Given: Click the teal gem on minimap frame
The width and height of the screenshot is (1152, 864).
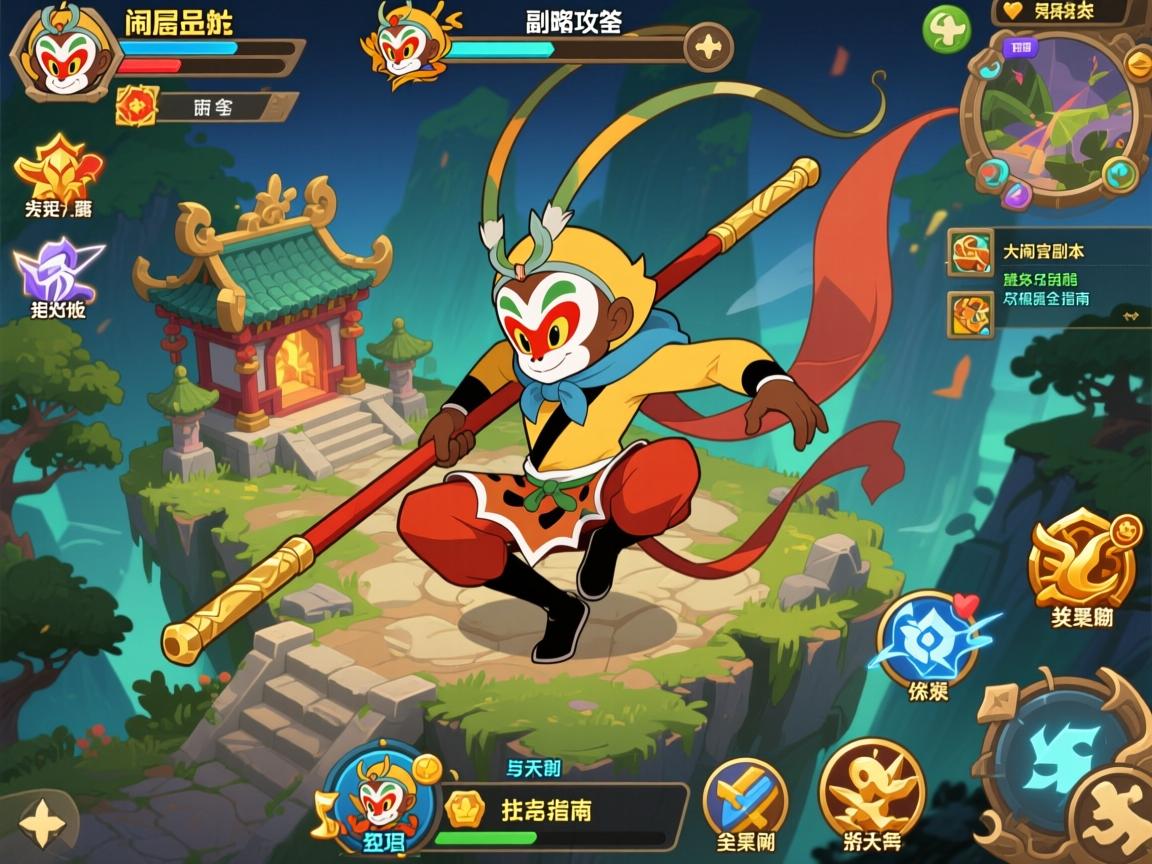Looking at the screenshot, I should 1120,175.
